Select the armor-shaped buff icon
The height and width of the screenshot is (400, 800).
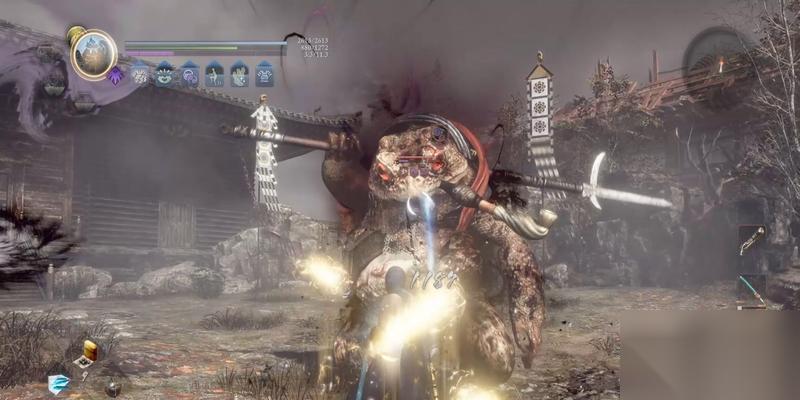[264, 73]
